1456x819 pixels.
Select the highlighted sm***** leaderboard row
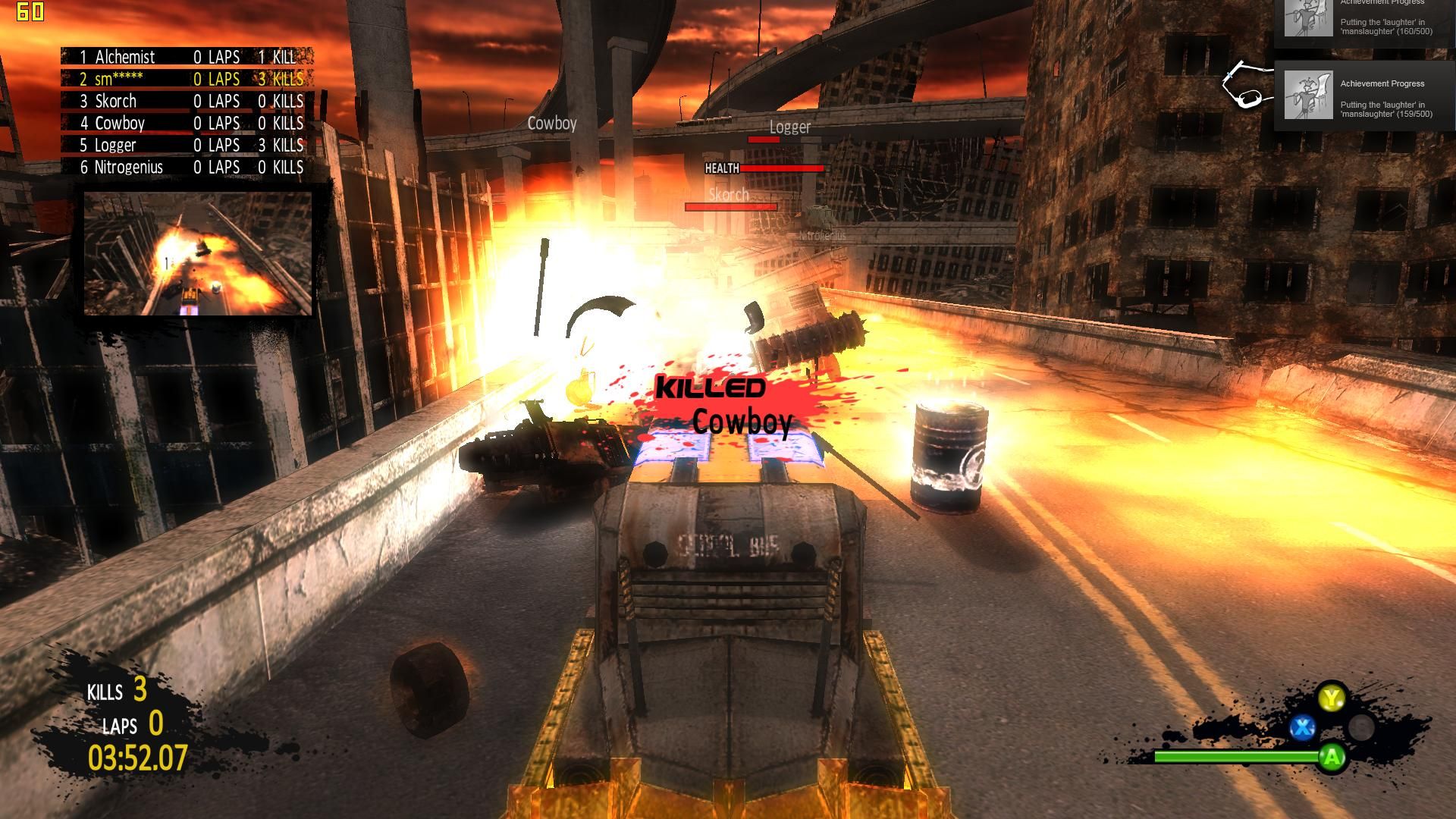click(182, 79)
